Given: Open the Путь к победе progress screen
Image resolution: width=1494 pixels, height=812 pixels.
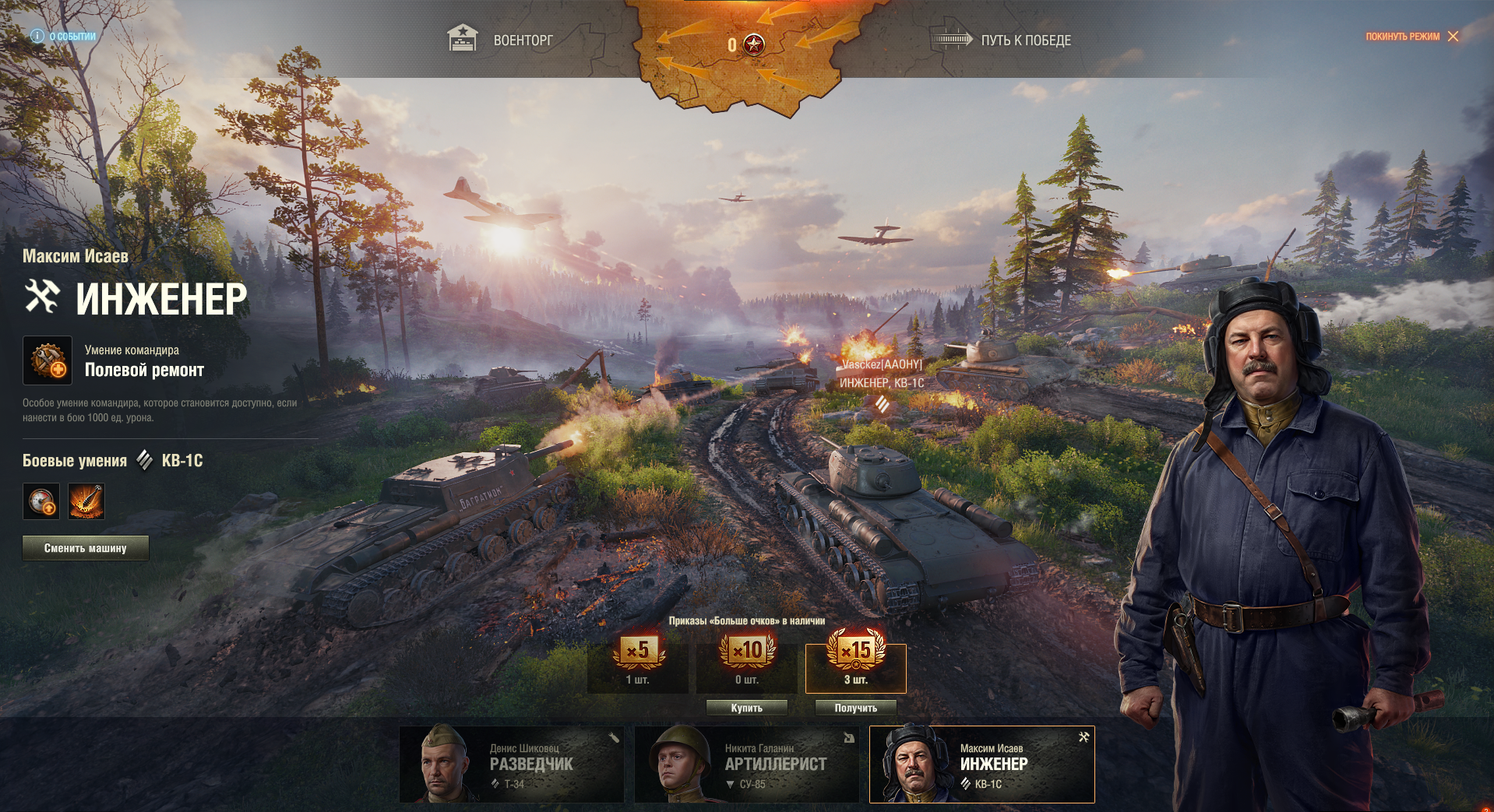Looking at the screenshot, I should 1002,40.
